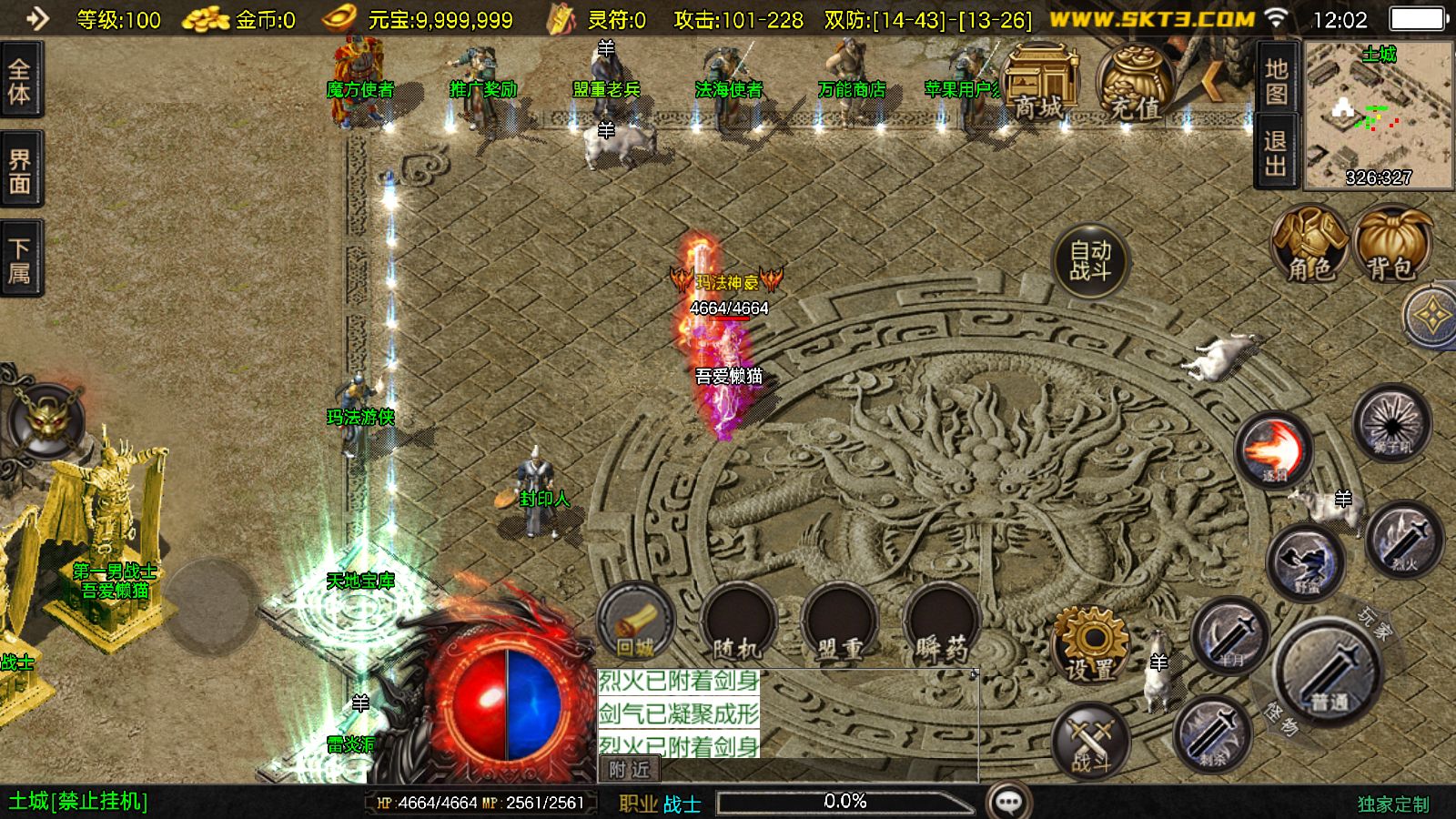1456x819 pixels.
Task: Open the 角色 character sheet
Action: tap(1309, 245)
